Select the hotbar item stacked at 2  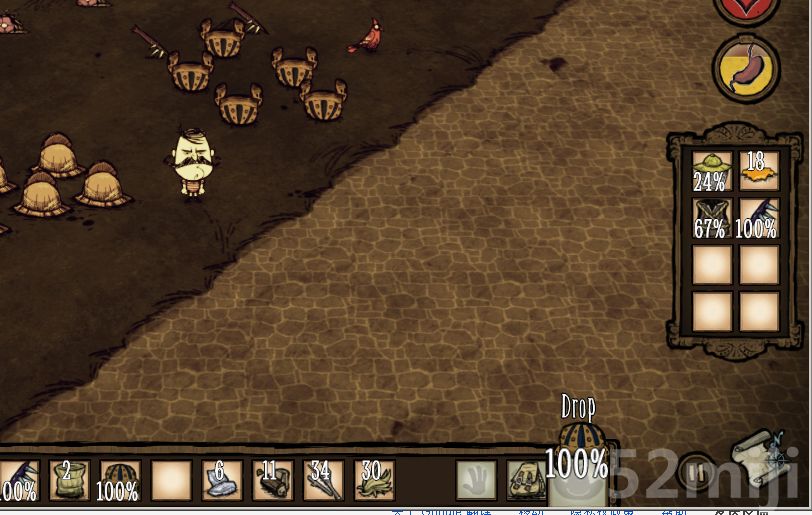[69, 479]
